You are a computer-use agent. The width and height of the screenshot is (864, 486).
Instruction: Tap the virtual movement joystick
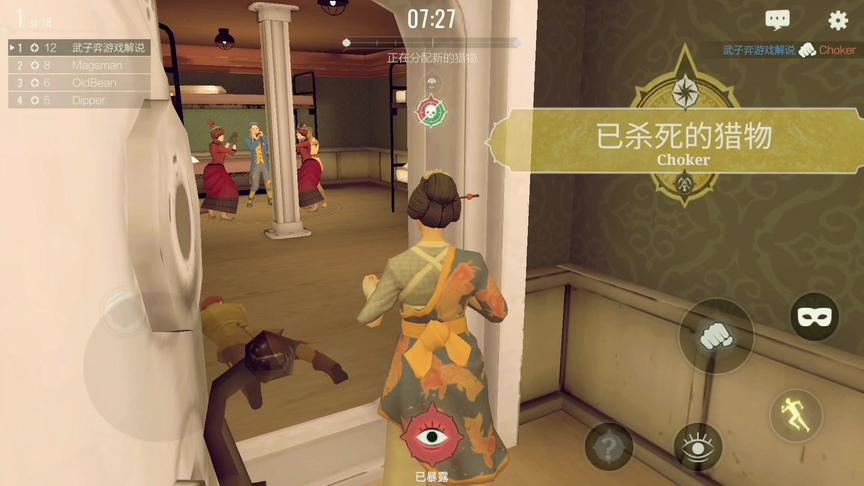pyautogui.click(x=125, y=315)
